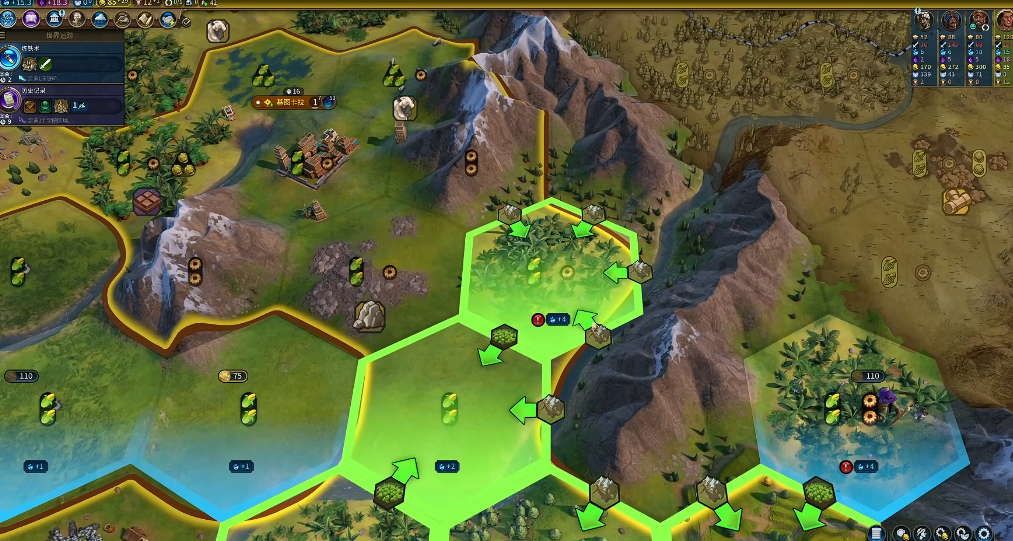
Task: Open the blue-turbaned leader portrait
Action: [x=952, y=20]
